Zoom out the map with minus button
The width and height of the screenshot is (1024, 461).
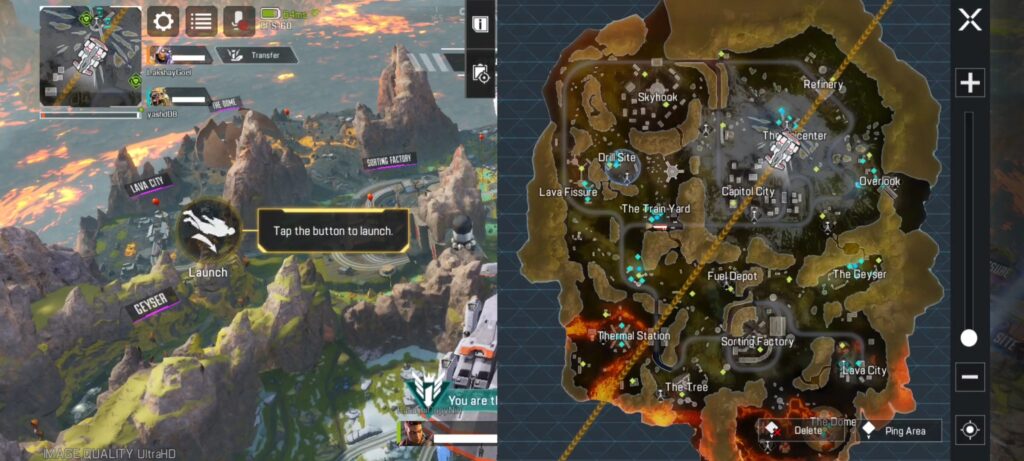(969, 378)
